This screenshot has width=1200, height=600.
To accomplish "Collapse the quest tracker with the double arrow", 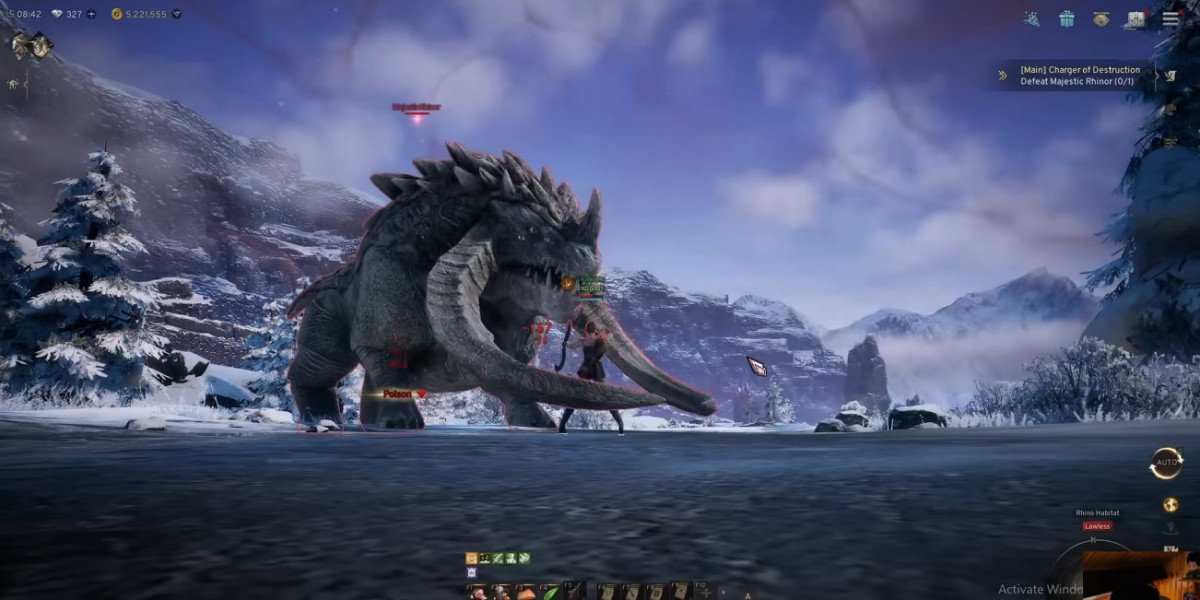I will pyautogui.click(x=1003, y=75).
